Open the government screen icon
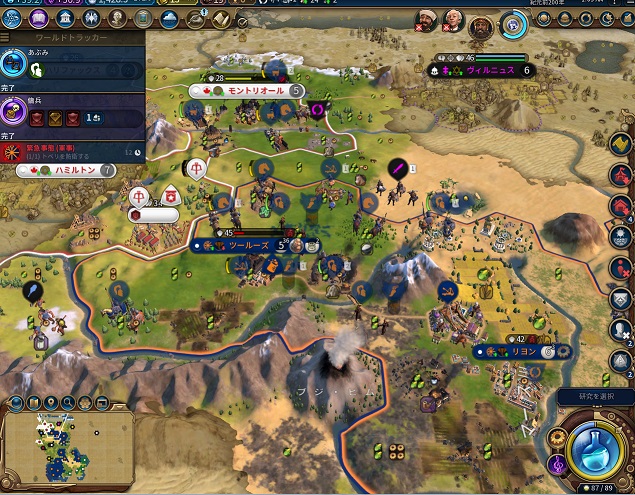635x495 pixels. click(x=64, y=20)
